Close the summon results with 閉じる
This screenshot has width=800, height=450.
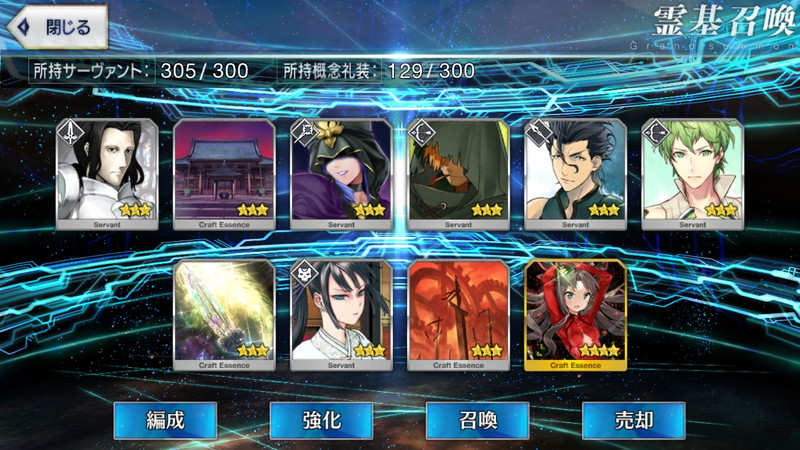(x=56, y=28)
